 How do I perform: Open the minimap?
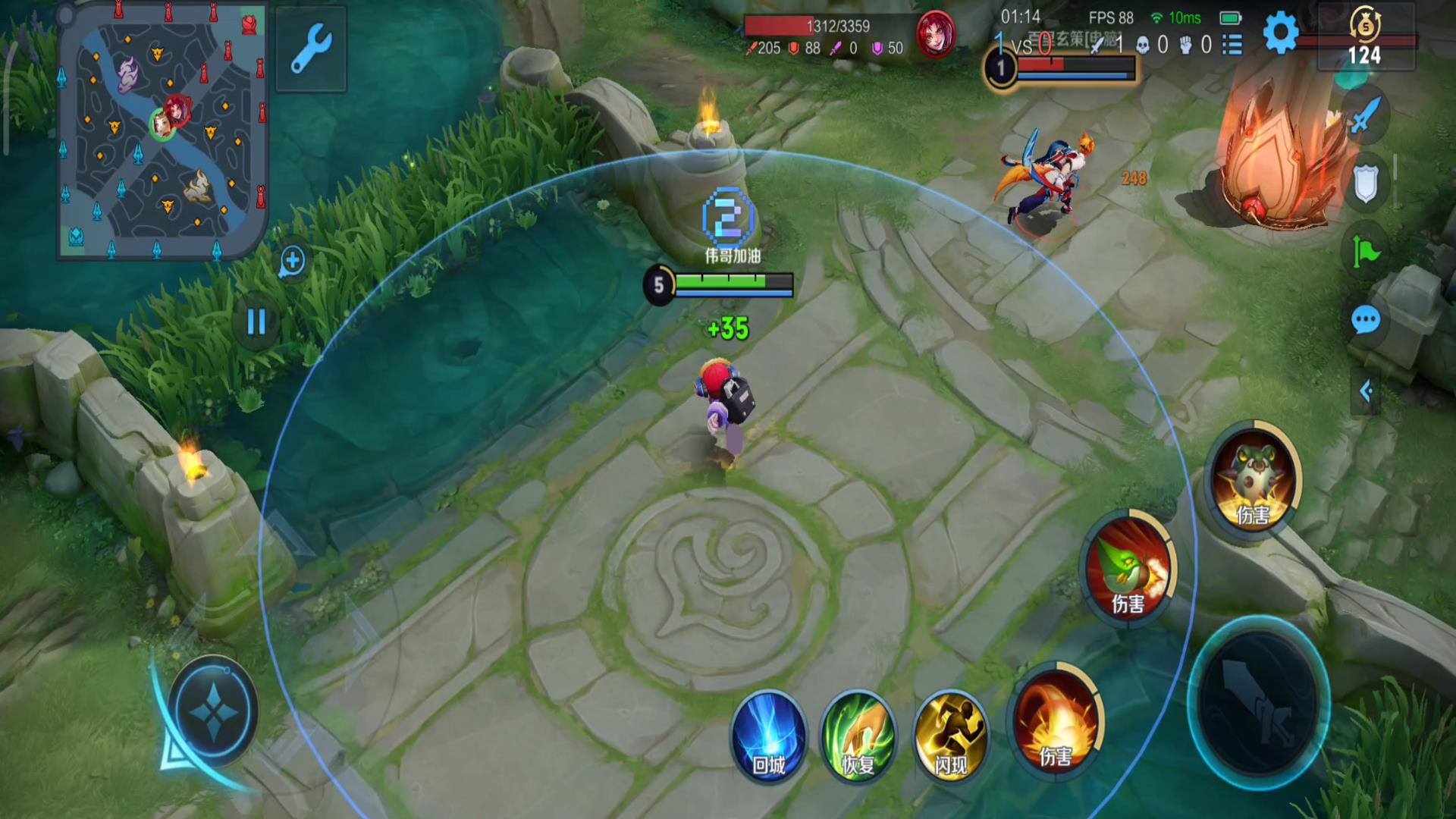pos(162,130)
